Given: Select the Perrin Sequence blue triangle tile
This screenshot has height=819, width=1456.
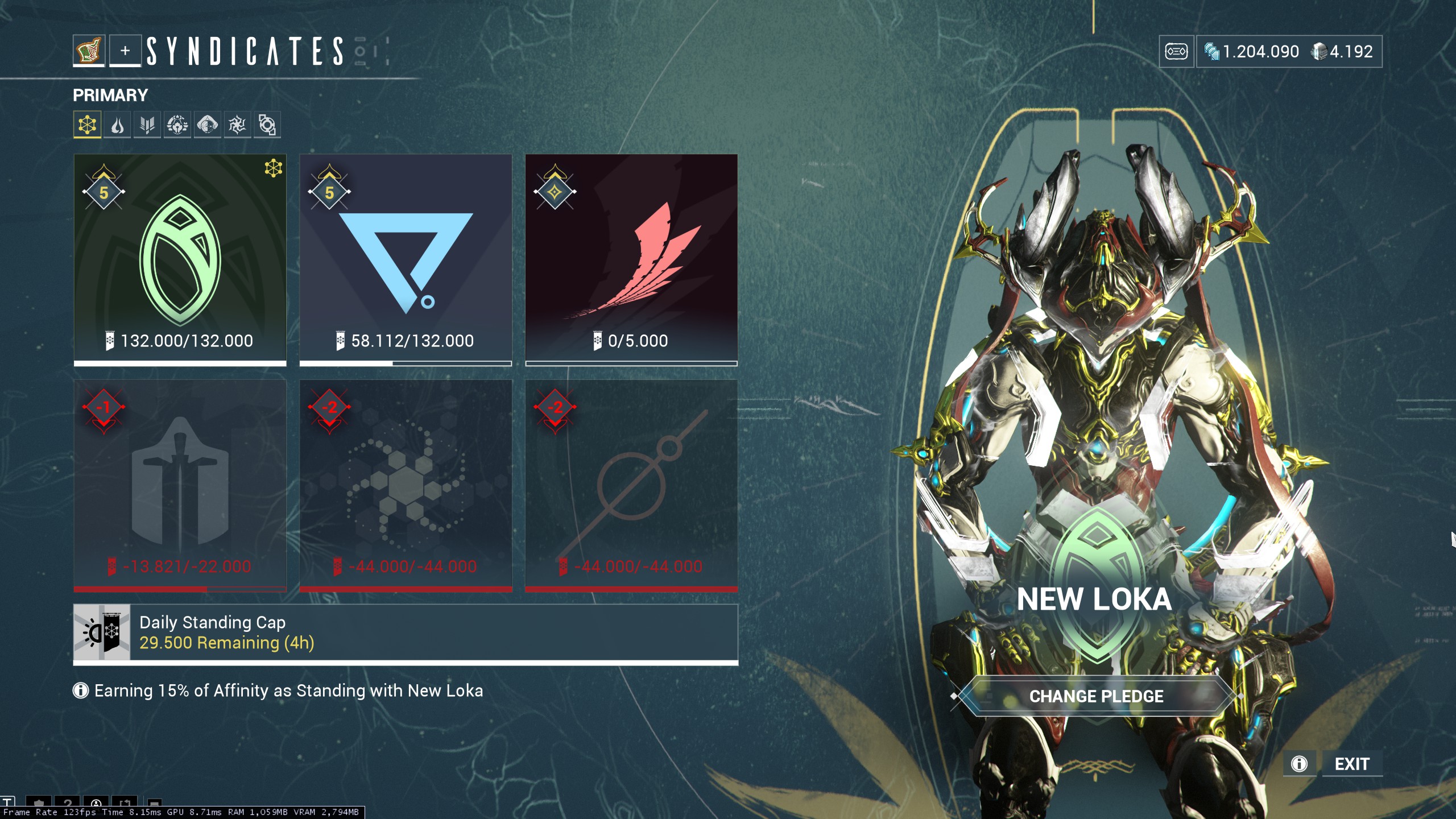Looking at the screenshot, I should click(x=406, y=259).
